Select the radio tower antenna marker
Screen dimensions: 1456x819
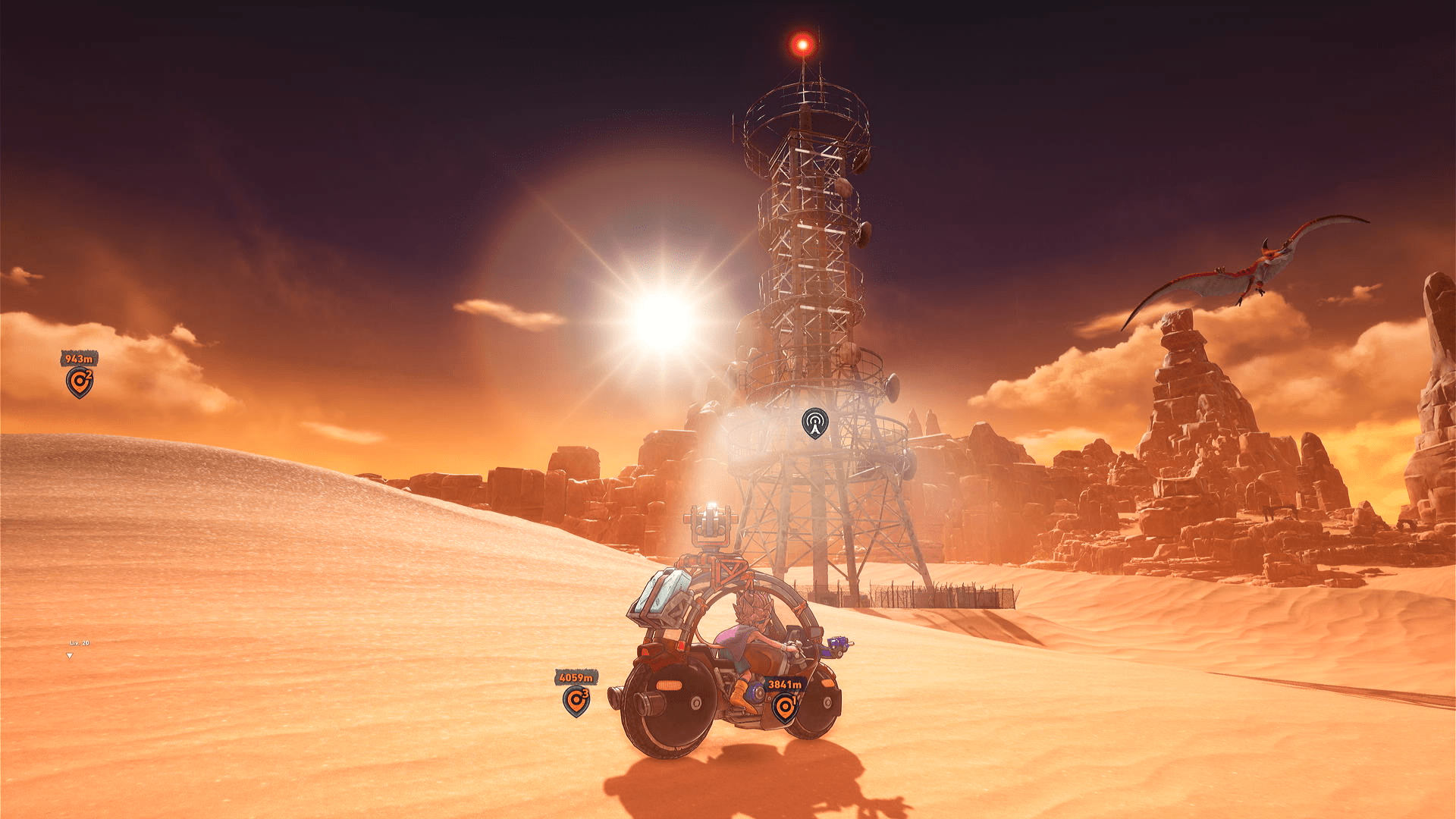[814, 423]
